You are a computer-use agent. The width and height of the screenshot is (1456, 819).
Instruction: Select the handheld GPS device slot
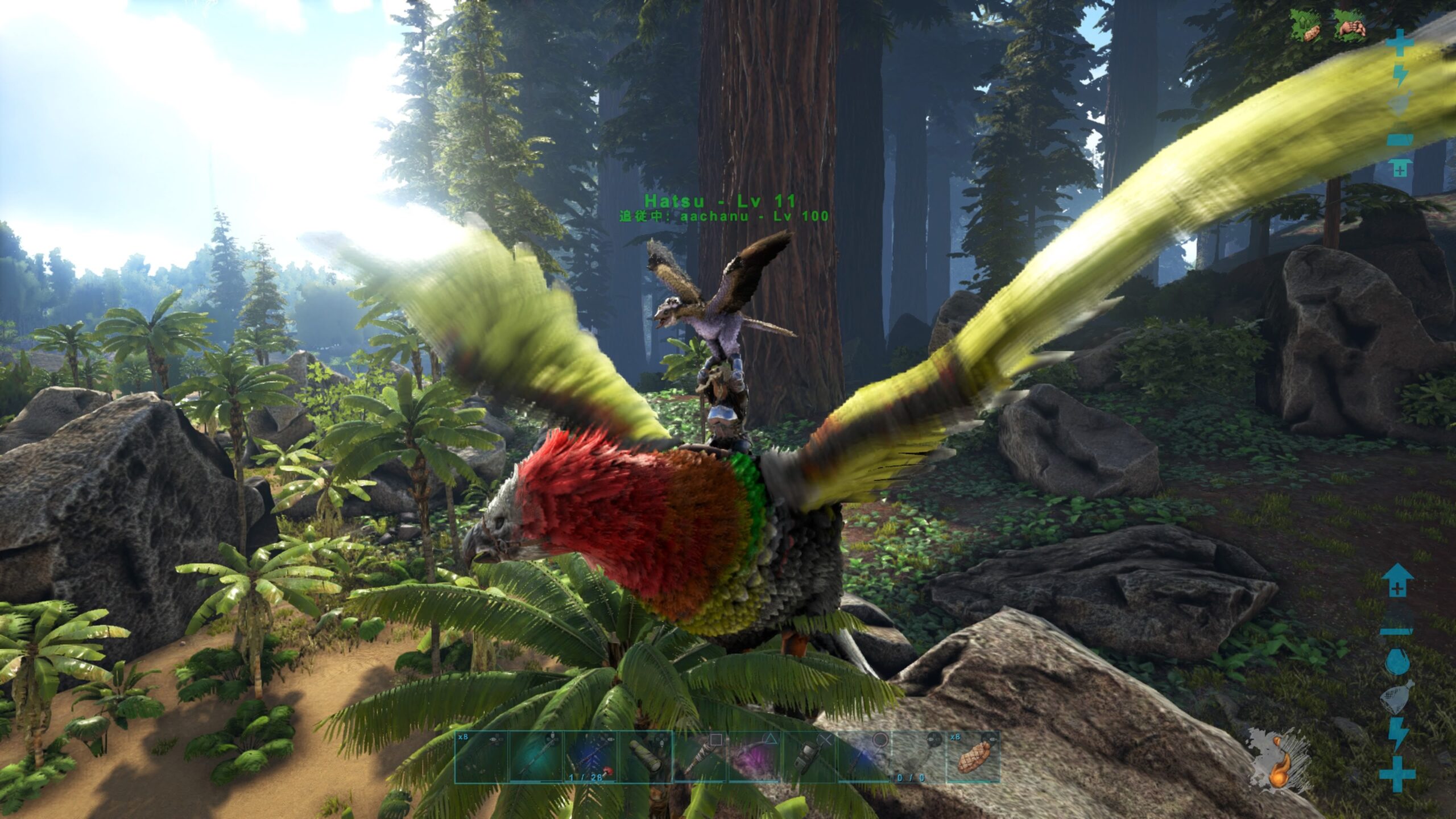809,757
